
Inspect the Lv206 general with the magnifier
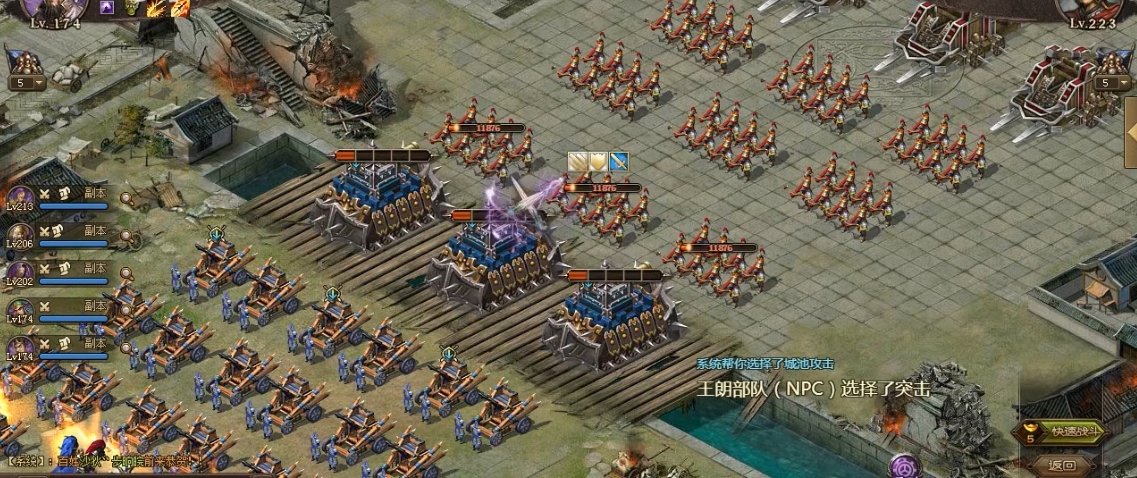tap(127, 236)
